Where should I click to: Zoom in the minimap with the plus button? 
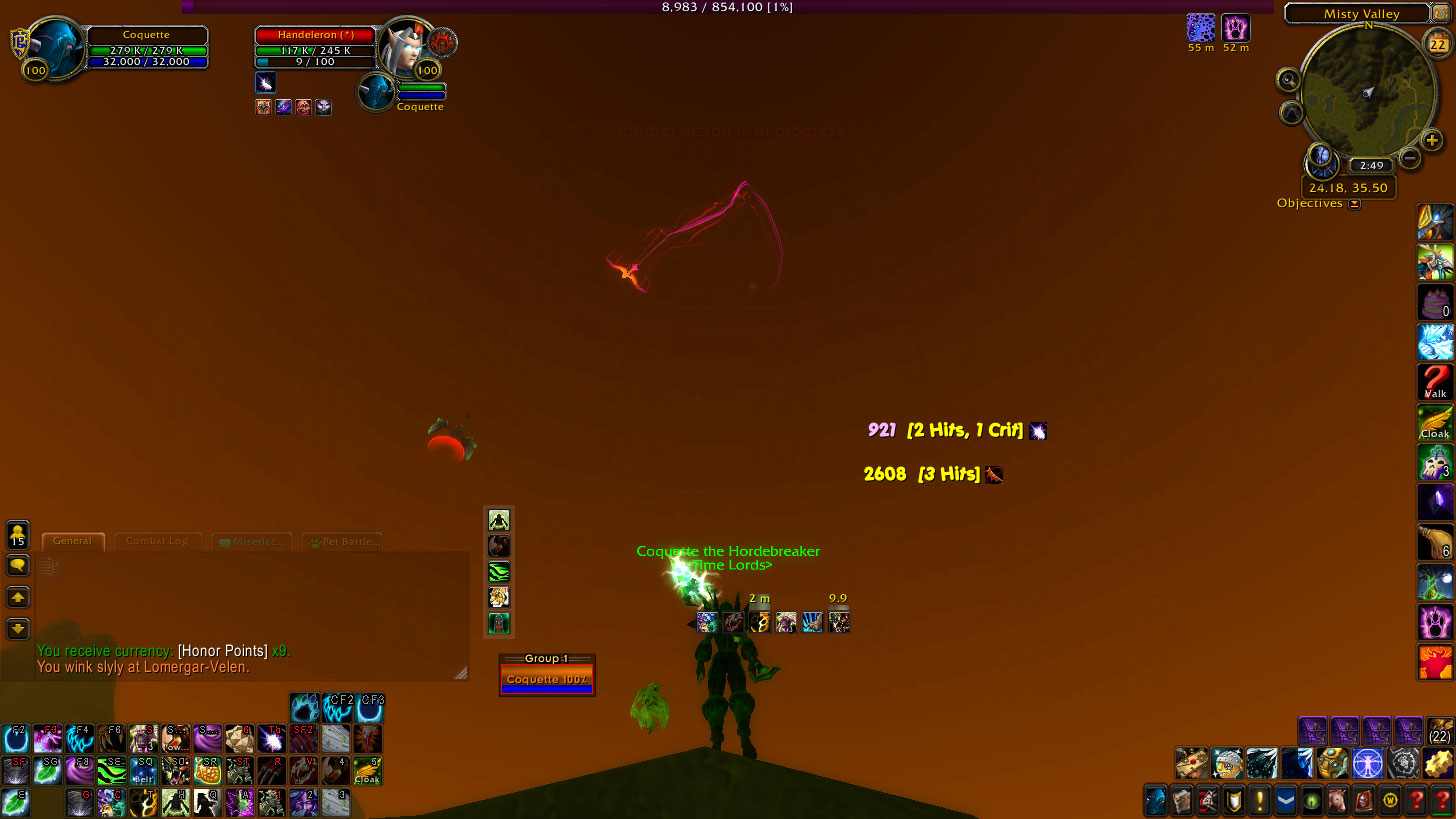[x=1432, y=140]
